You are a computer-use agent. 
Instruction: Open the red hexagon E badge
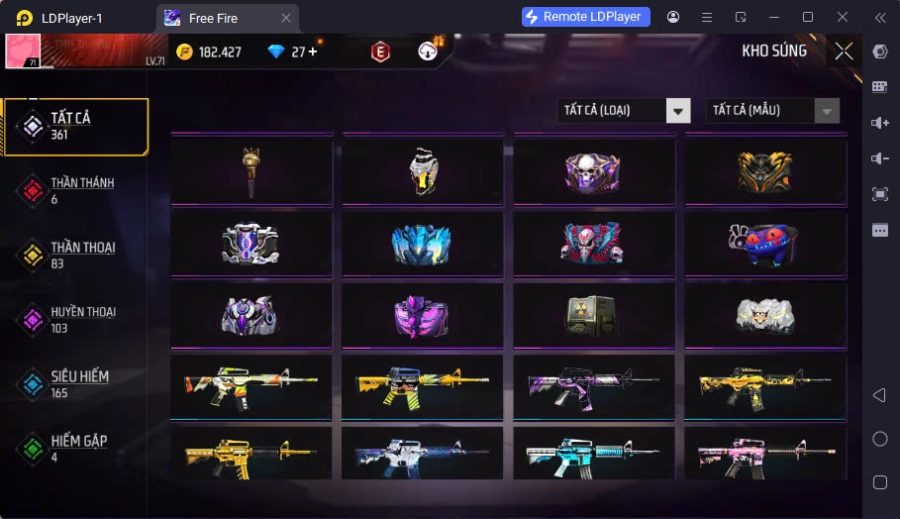[380, 52]
